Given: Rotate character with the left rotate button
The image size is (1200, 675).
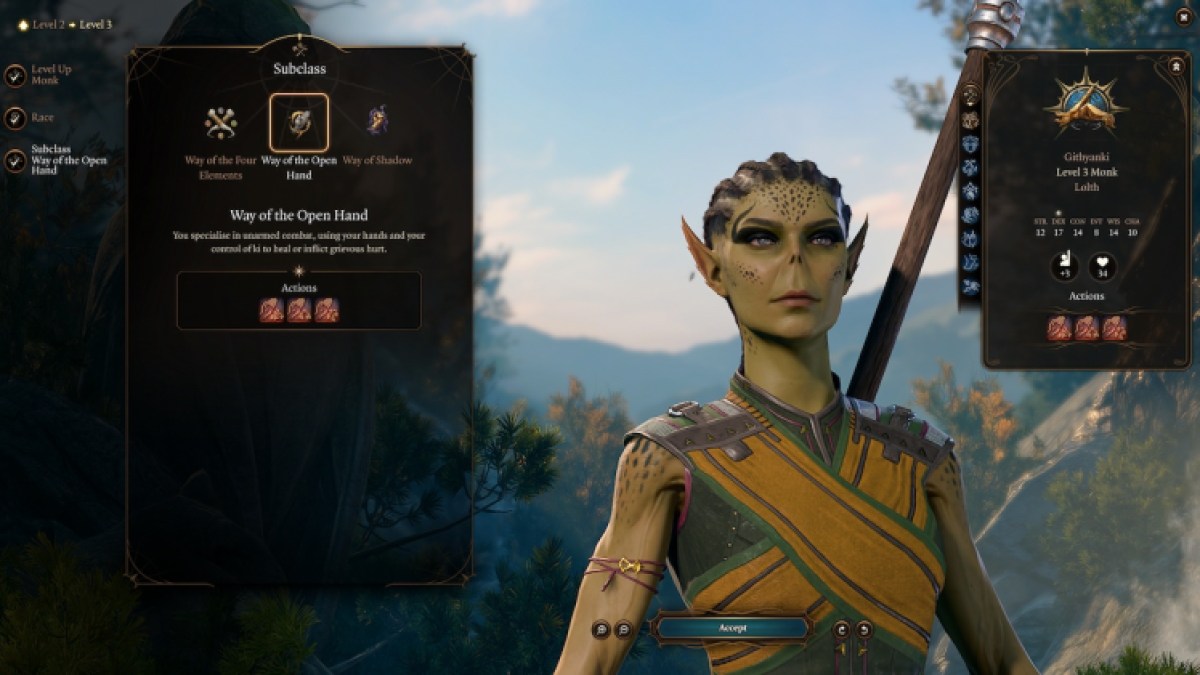Looking at the screenshot, I should point(841,629).
